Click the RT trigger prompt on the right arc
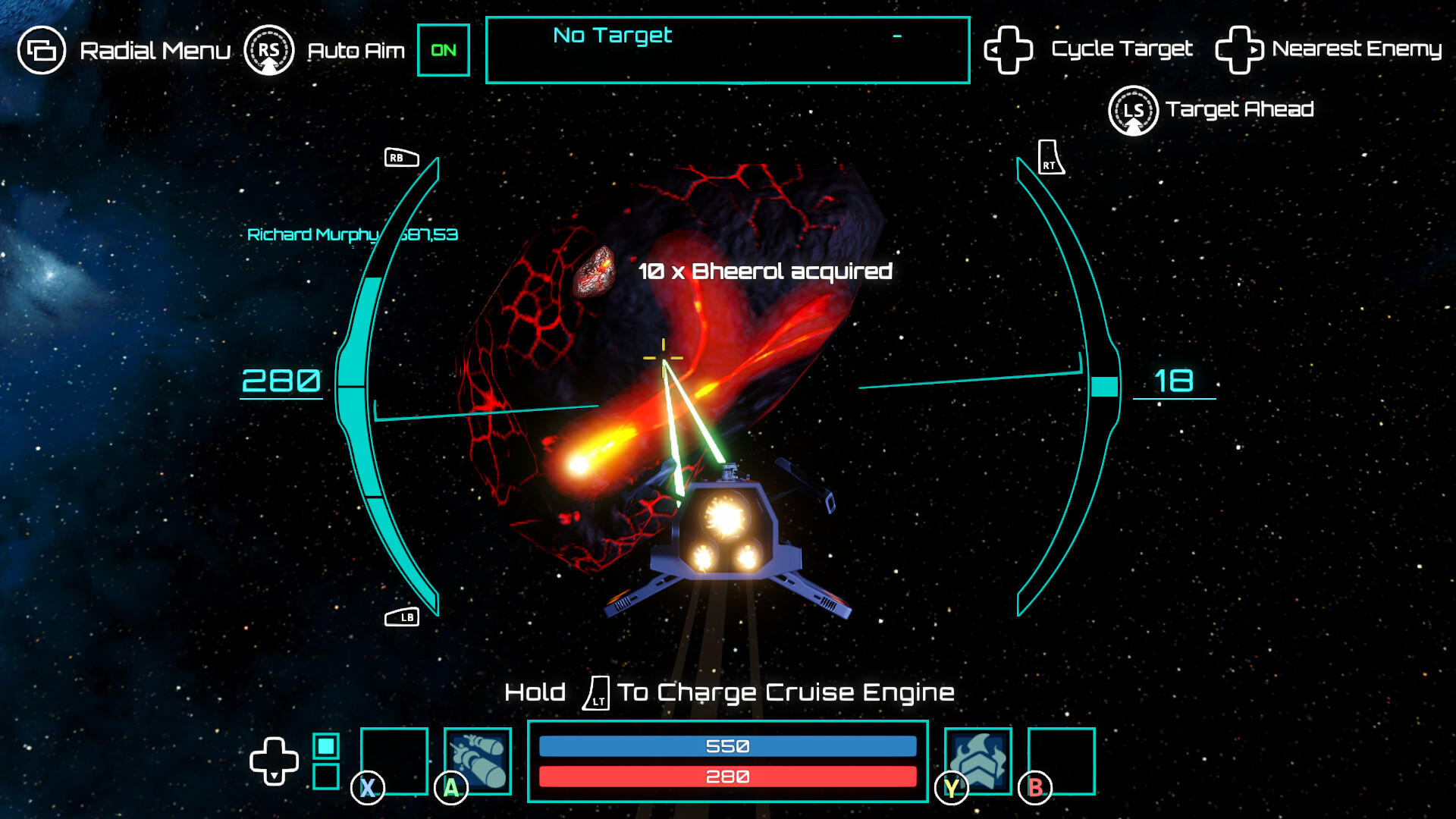Screen dimensions: 1456x819 click(x=1050, y=158)
